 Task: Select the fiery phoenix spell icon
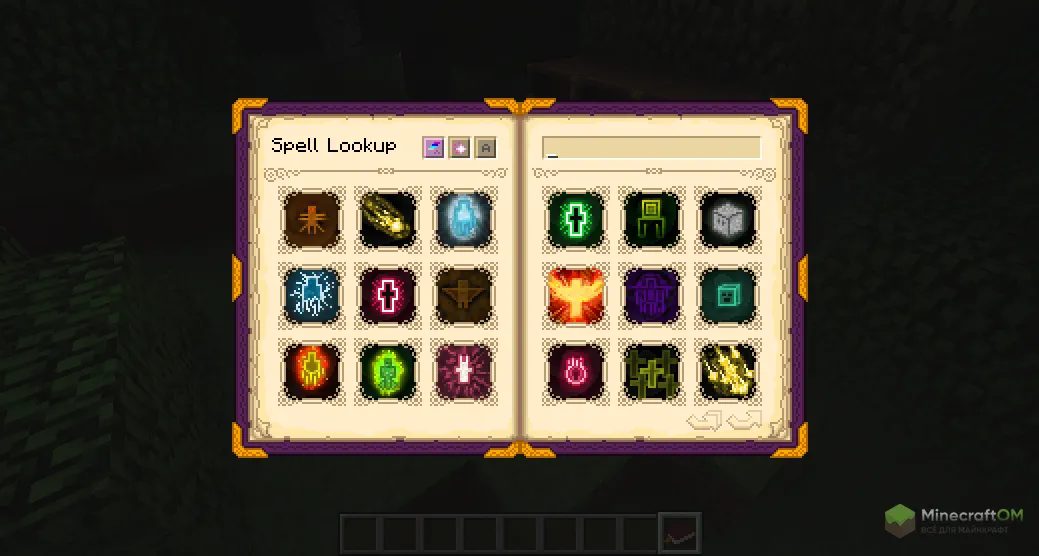pyautogui.click(x=576, y=295)
